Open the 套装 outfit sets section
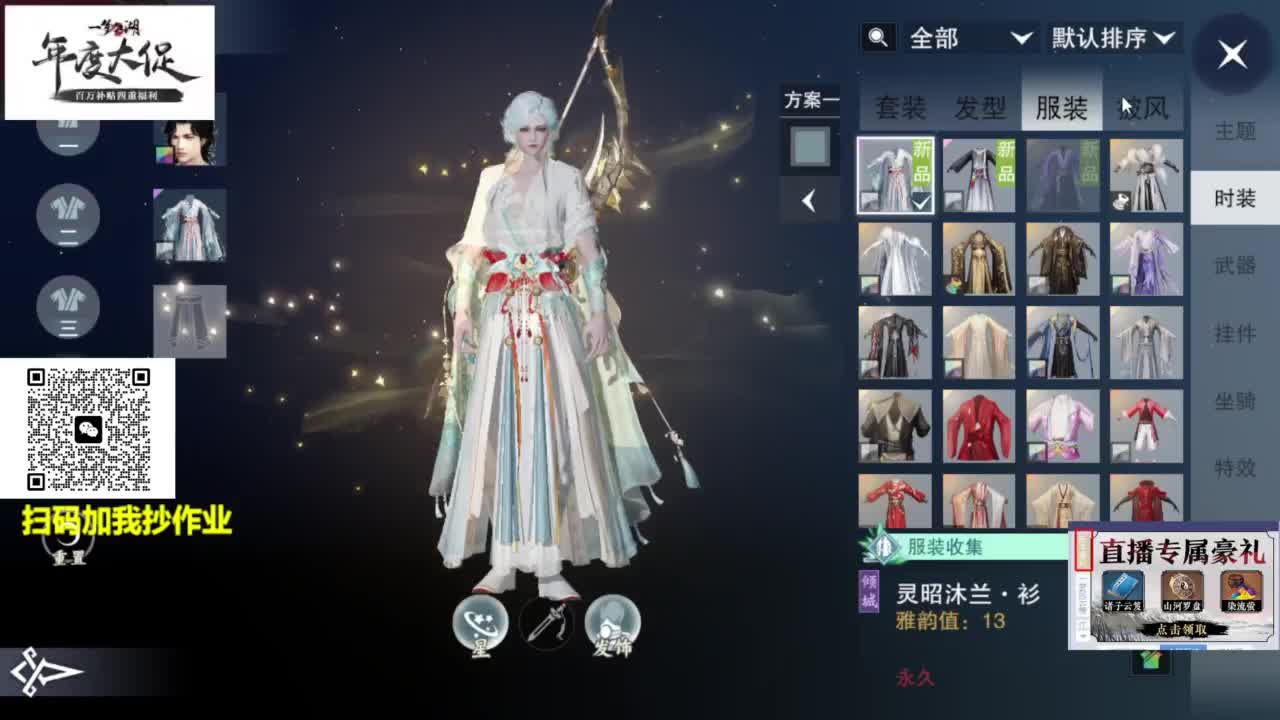 (x=901, y=105)
